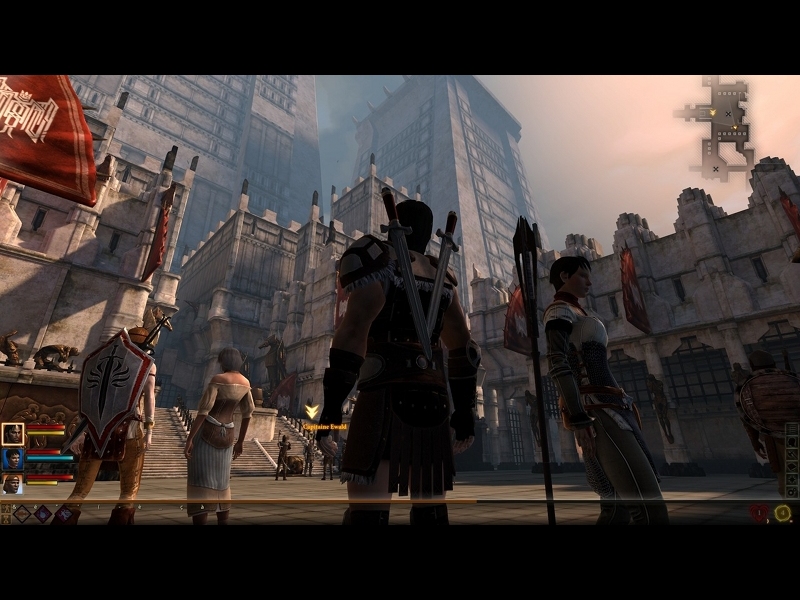The width and height of the screenshot is (800, 600).
Task: Click the running figure party button
Action: point(6,509)
